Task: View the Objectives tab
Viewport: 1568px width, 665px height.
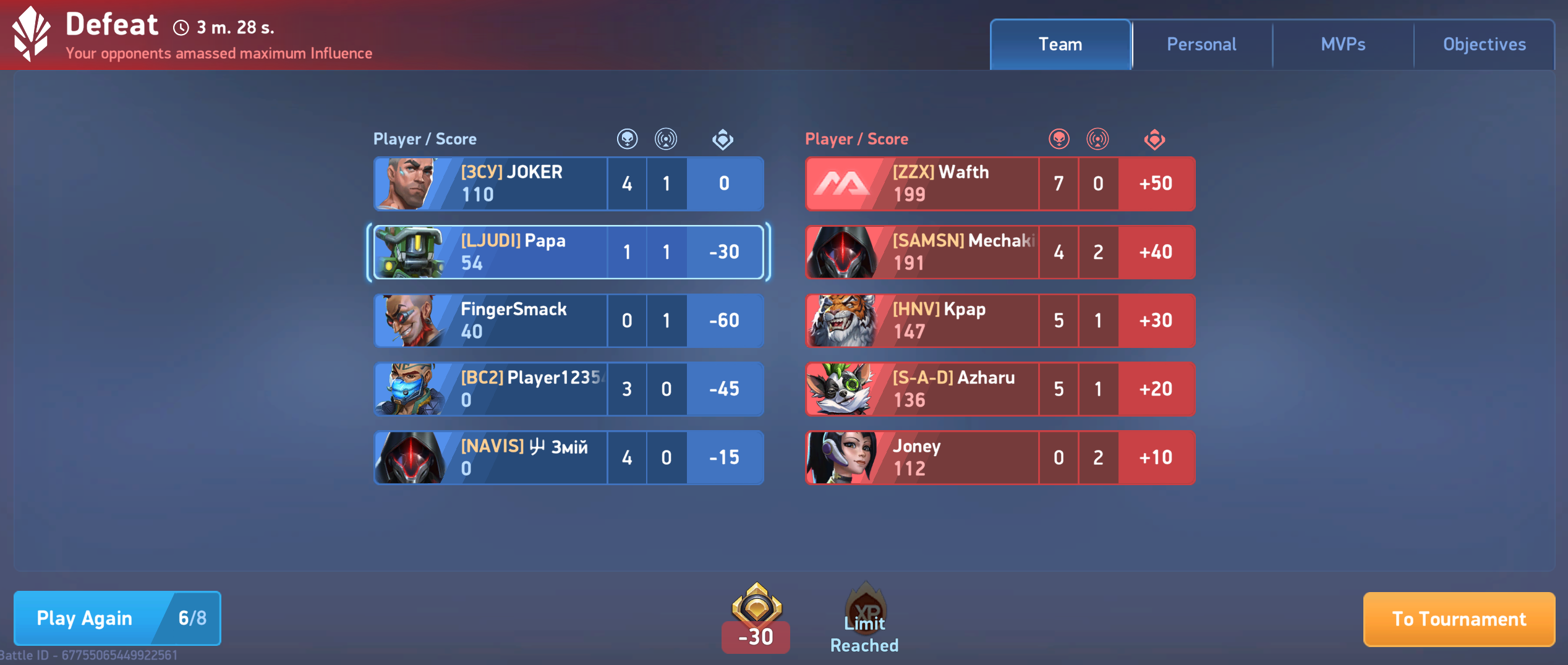Action: tap(1484, 44)
